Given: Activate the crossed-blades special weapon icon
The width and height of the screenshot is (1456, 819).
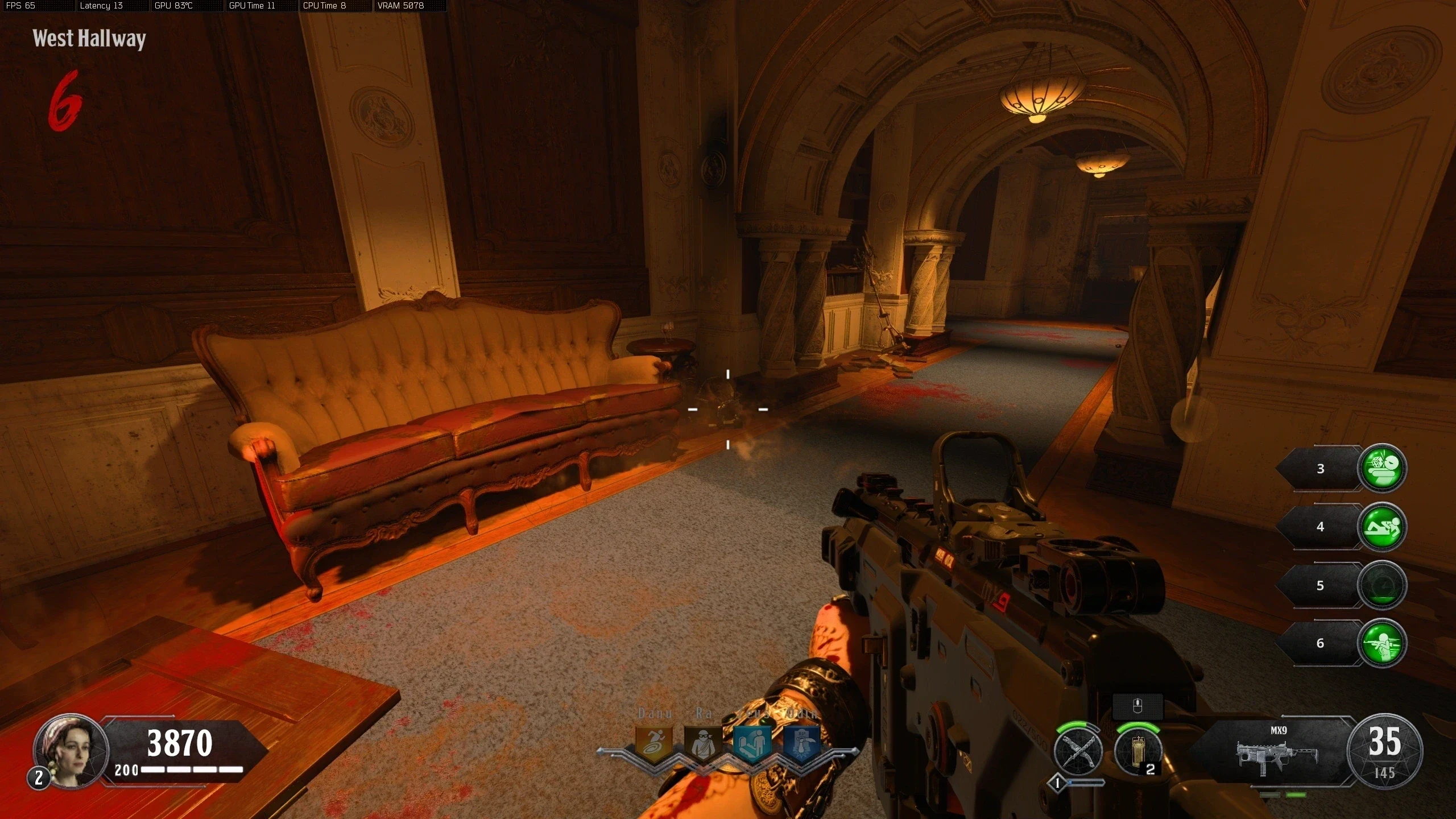Looking at the screenshot, I should [x=1078, y=751].
